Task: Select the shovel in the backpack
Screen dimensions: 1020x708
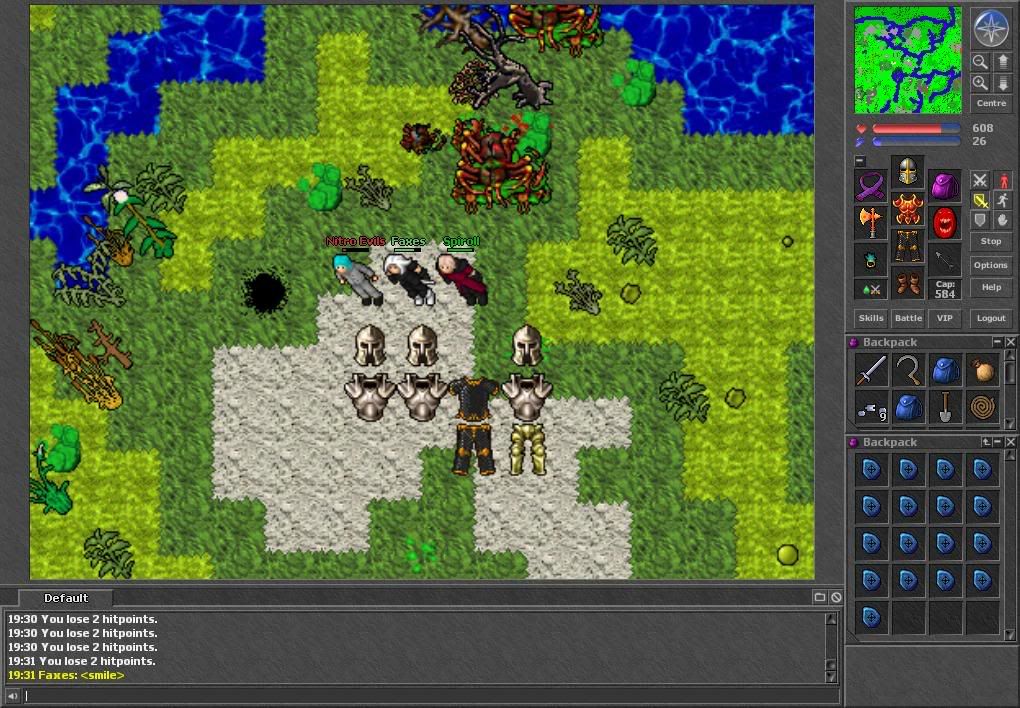Action: 945,408
